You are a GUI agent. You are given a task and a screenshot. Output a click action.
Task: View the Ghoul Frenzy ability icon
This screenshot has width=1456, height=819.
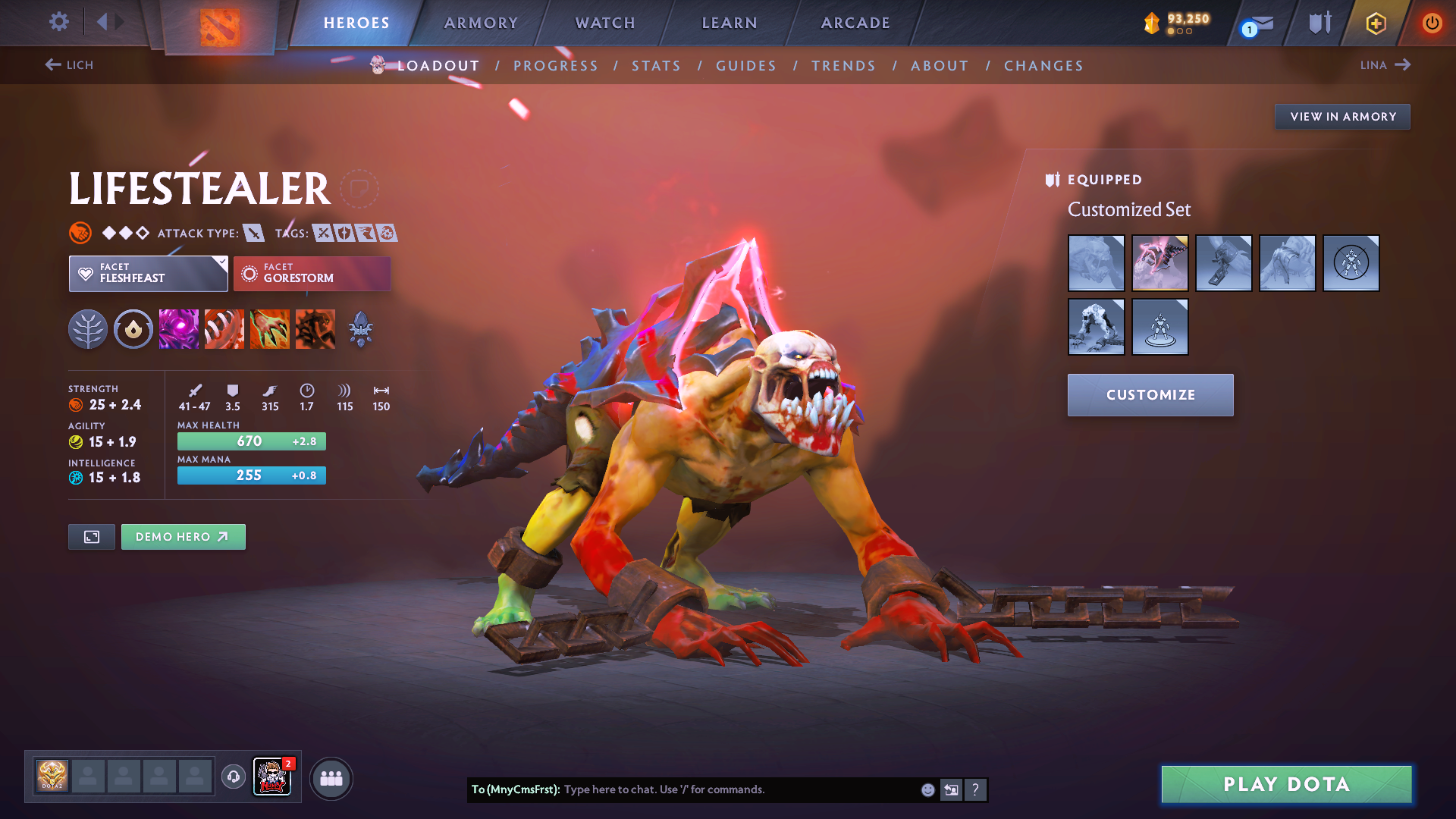point(270,328)
